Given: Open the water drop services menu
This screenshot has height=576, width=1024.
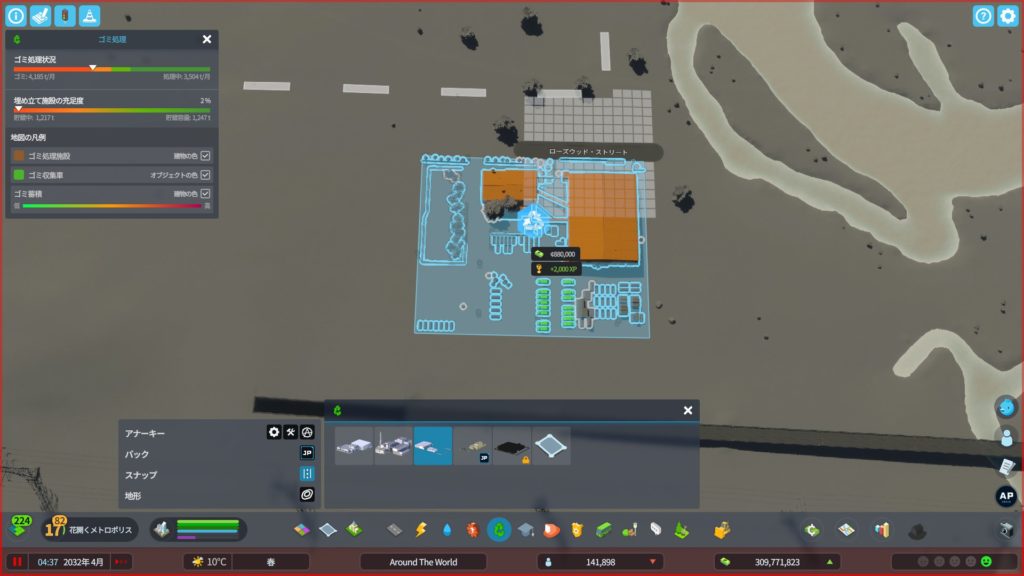Looking at the screenshot, I should click(x=446, y=529).
